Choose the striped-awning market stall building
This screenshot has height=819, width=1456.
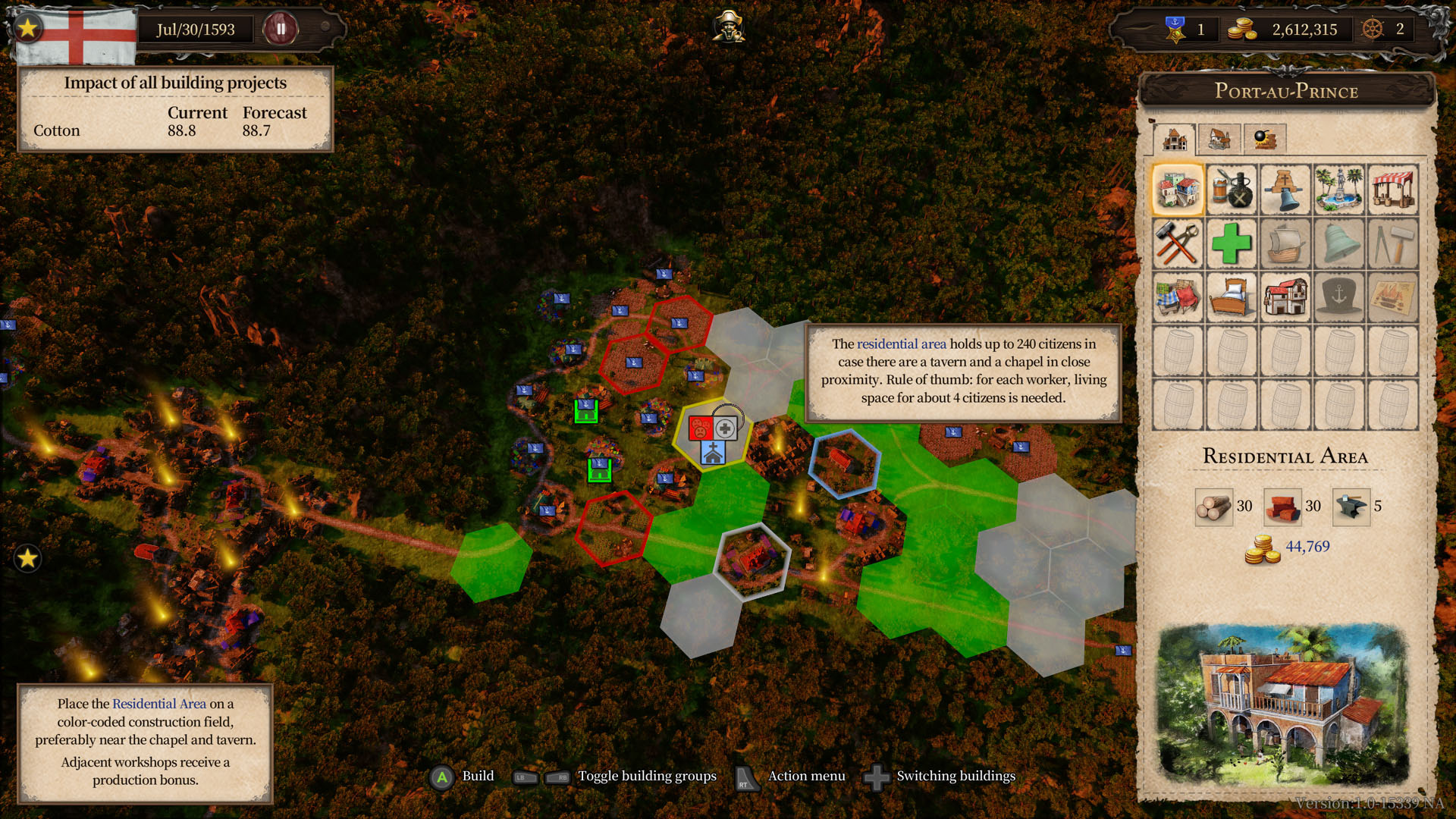point(1393,190)
